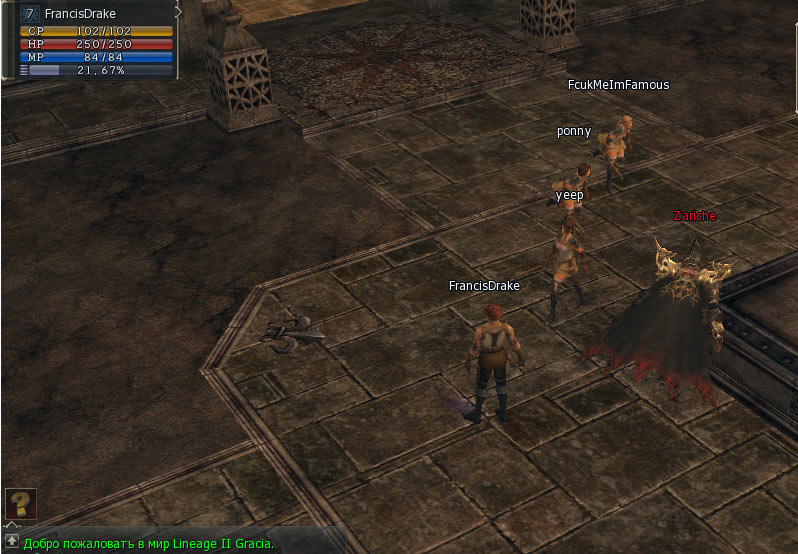Expand the chat window with the arrow button
Image resolution: width=798 pixels, height=554 pixels.
click(12, 541)
